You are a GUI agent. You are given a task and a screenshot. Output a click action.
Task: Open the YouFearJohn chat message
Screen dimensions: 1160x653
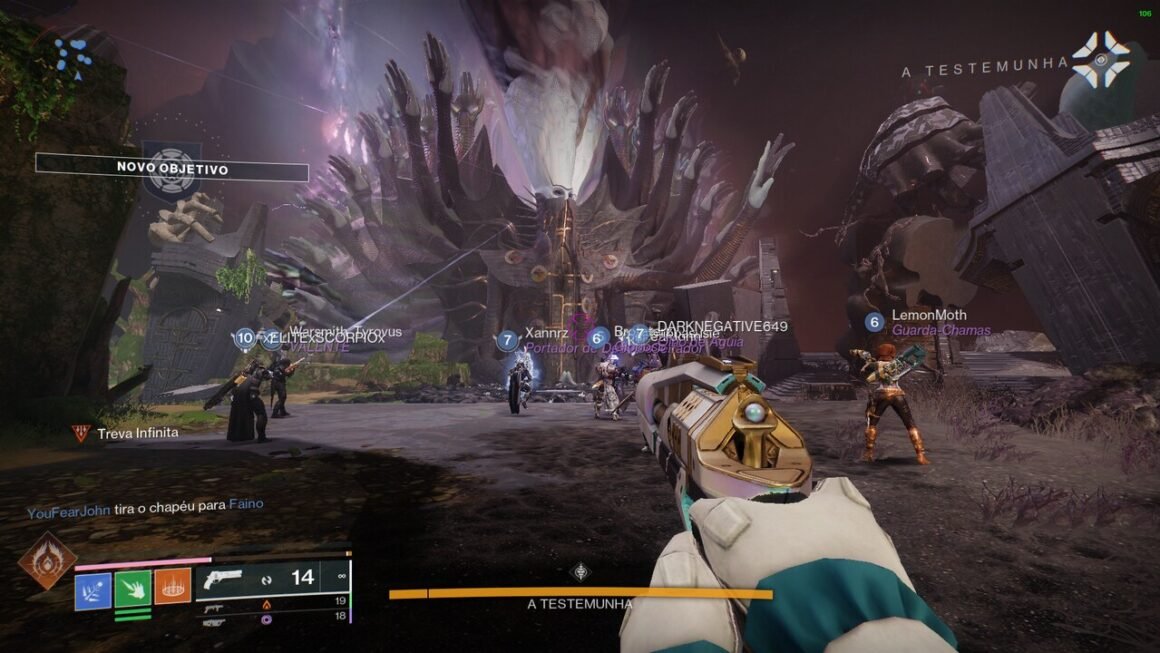tap(145, 506)
